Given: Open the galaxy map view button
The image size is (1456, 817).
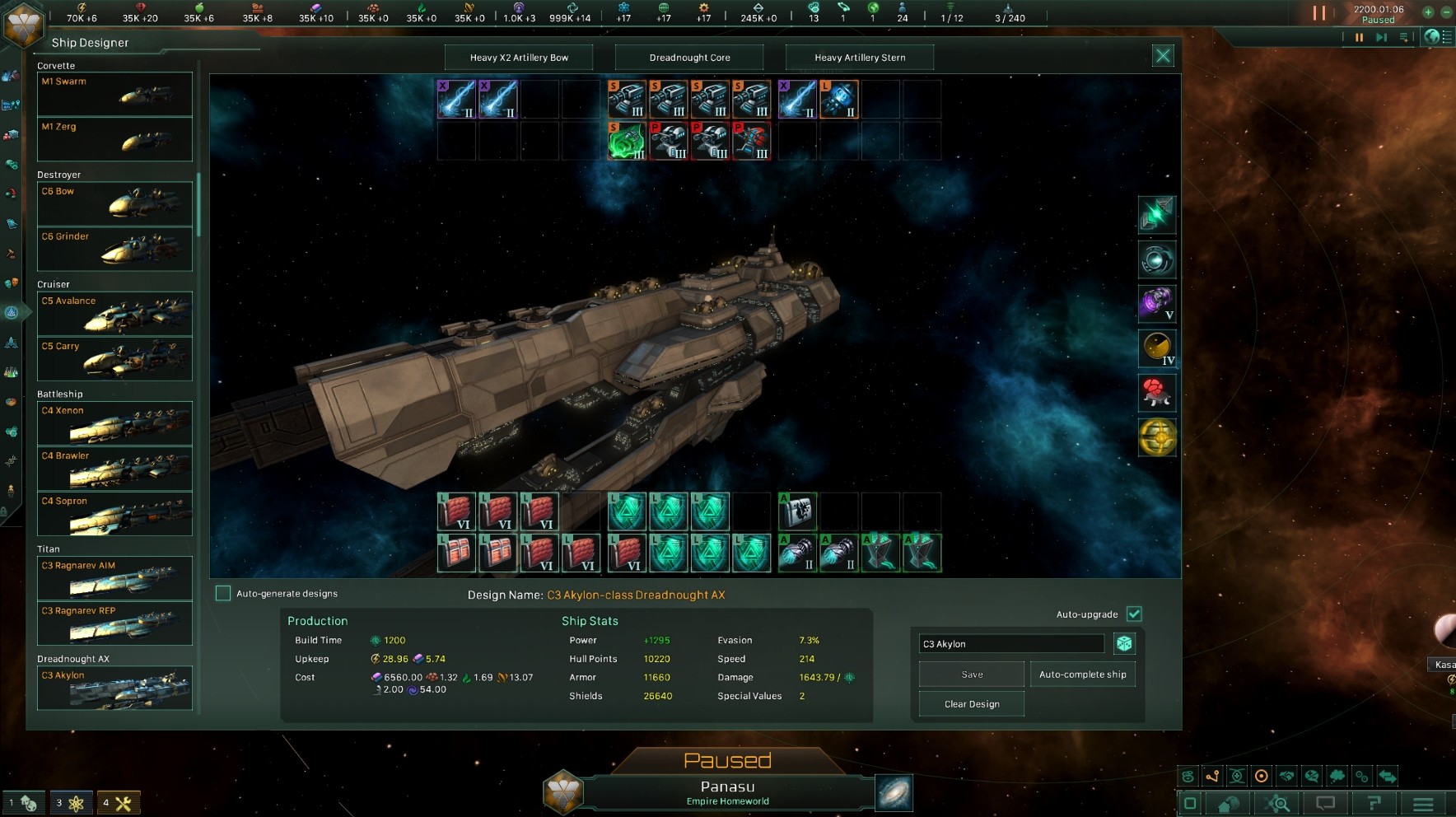Looking at the screenshot, I should click(894, 793).
